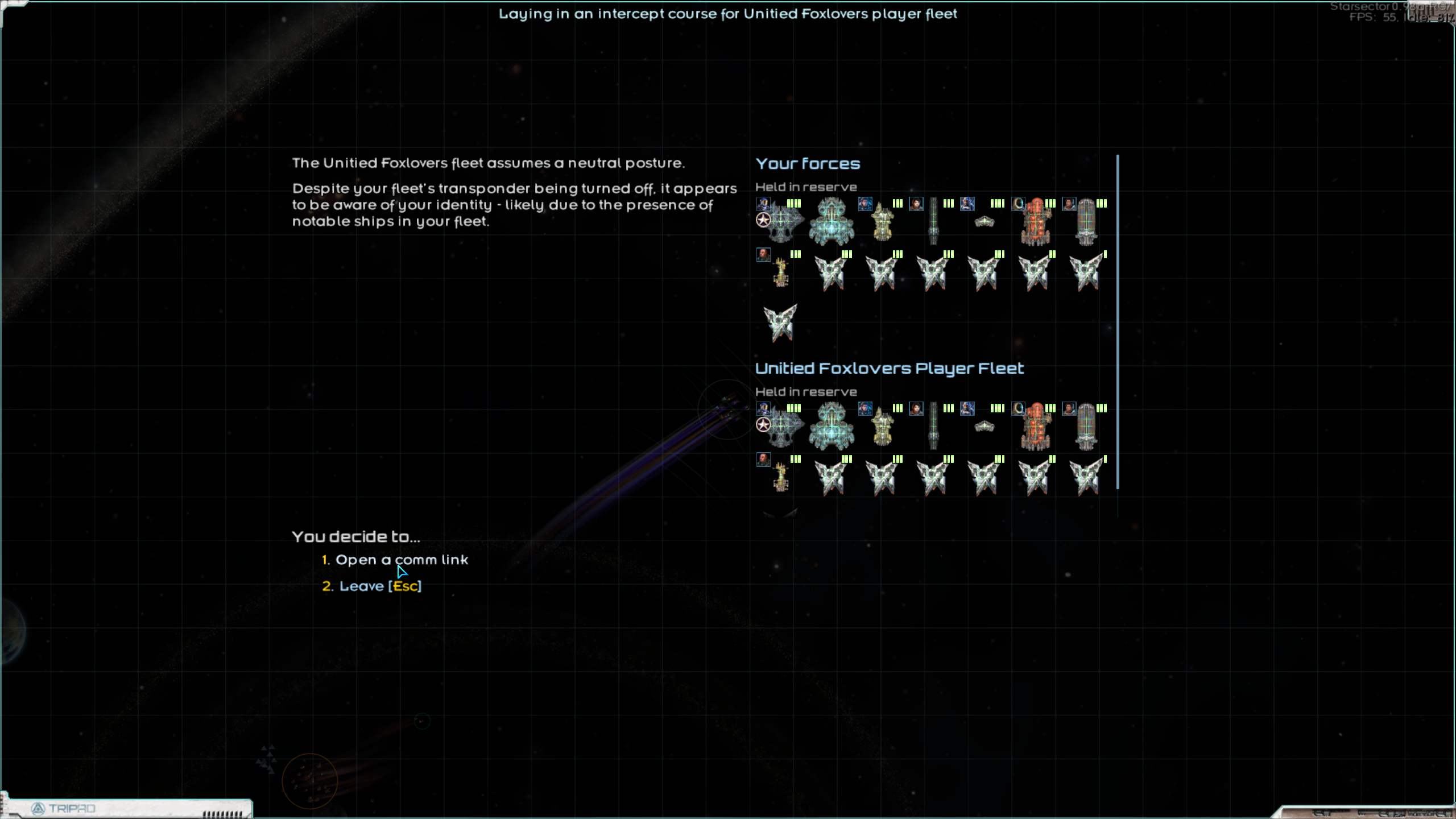Select the orange fuel tanker in Your forces
The height and width of the screenshot is (819, 1456).
click(x=1036, y=223)
